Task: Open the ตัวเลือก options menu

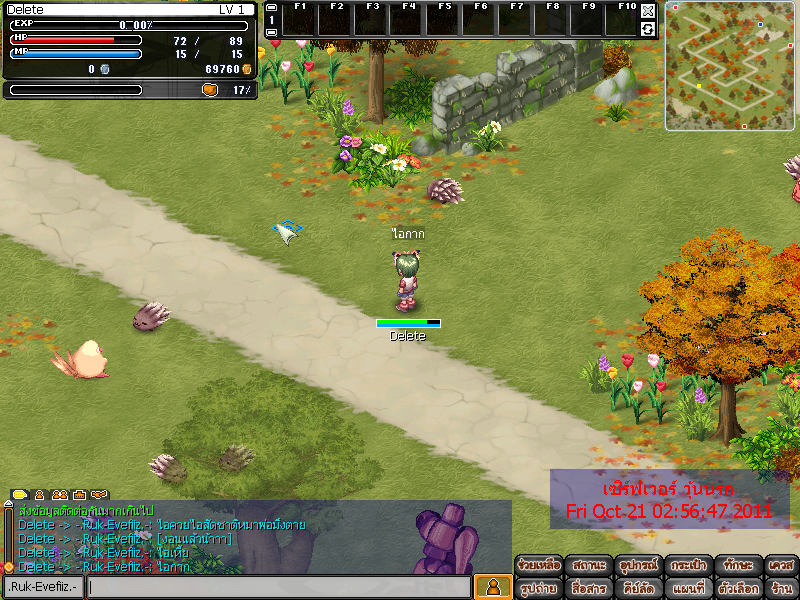Action: point(738,588)
